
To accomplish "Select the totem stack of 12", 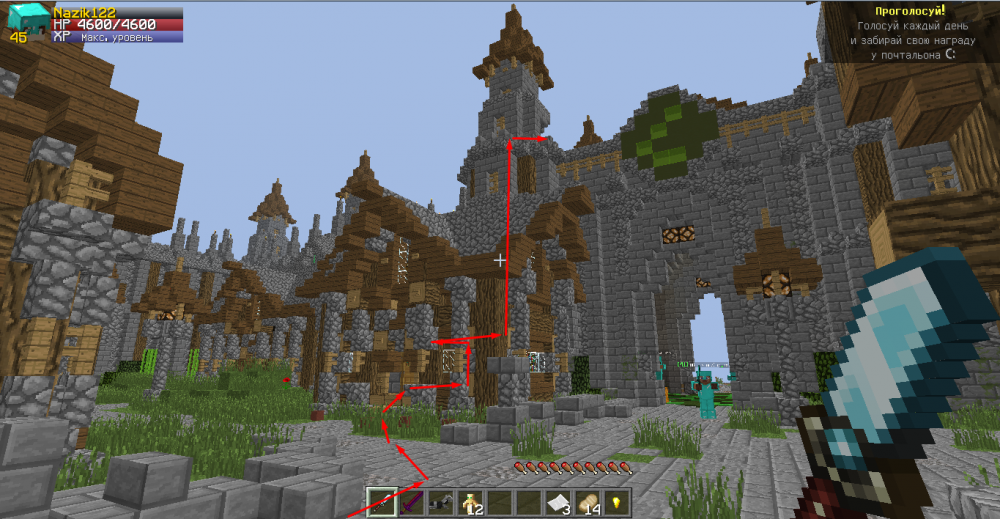I will coord(469,502).
